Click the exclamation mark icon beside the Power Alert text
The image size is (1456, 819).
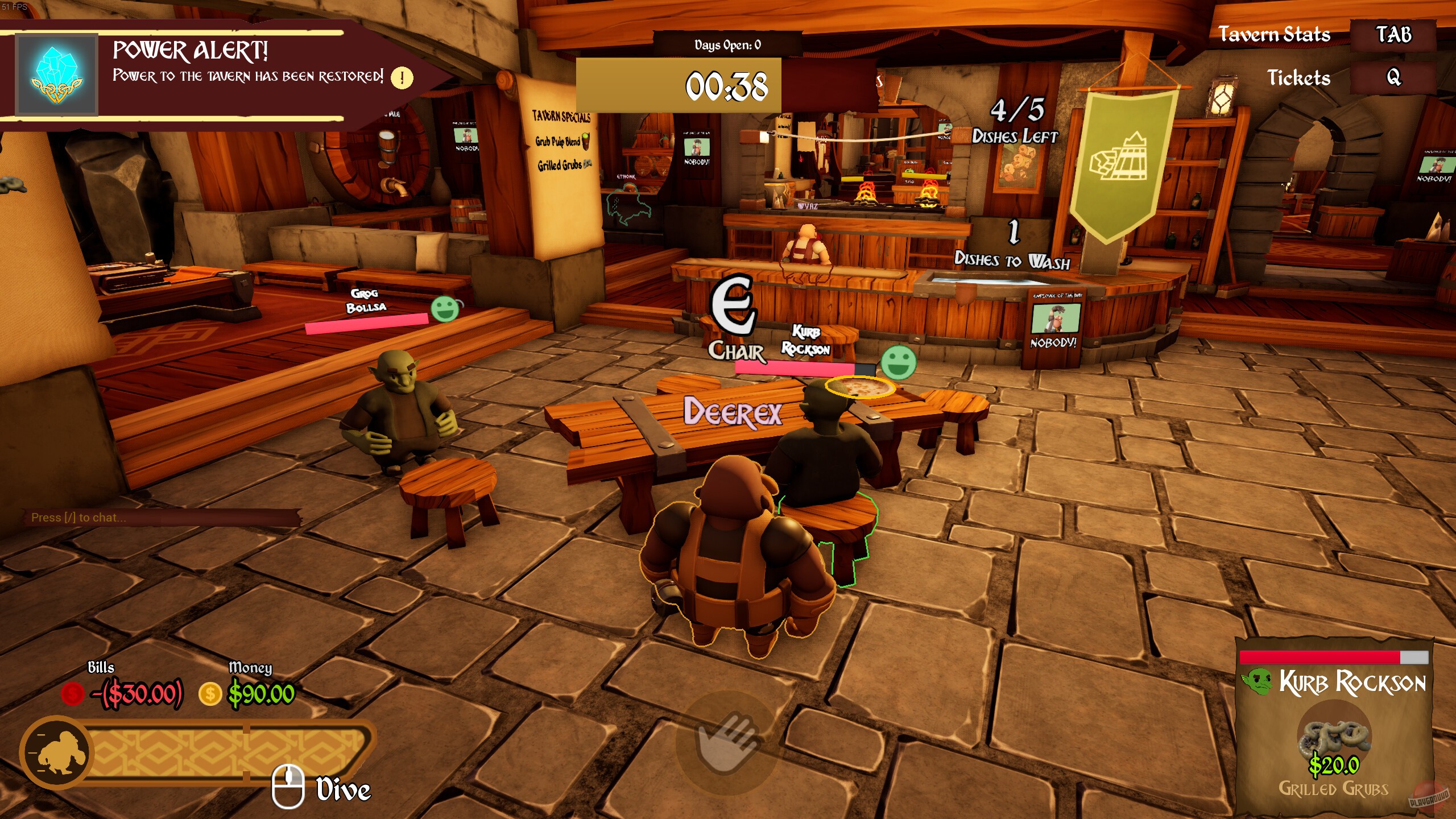(x=402, y=78)
